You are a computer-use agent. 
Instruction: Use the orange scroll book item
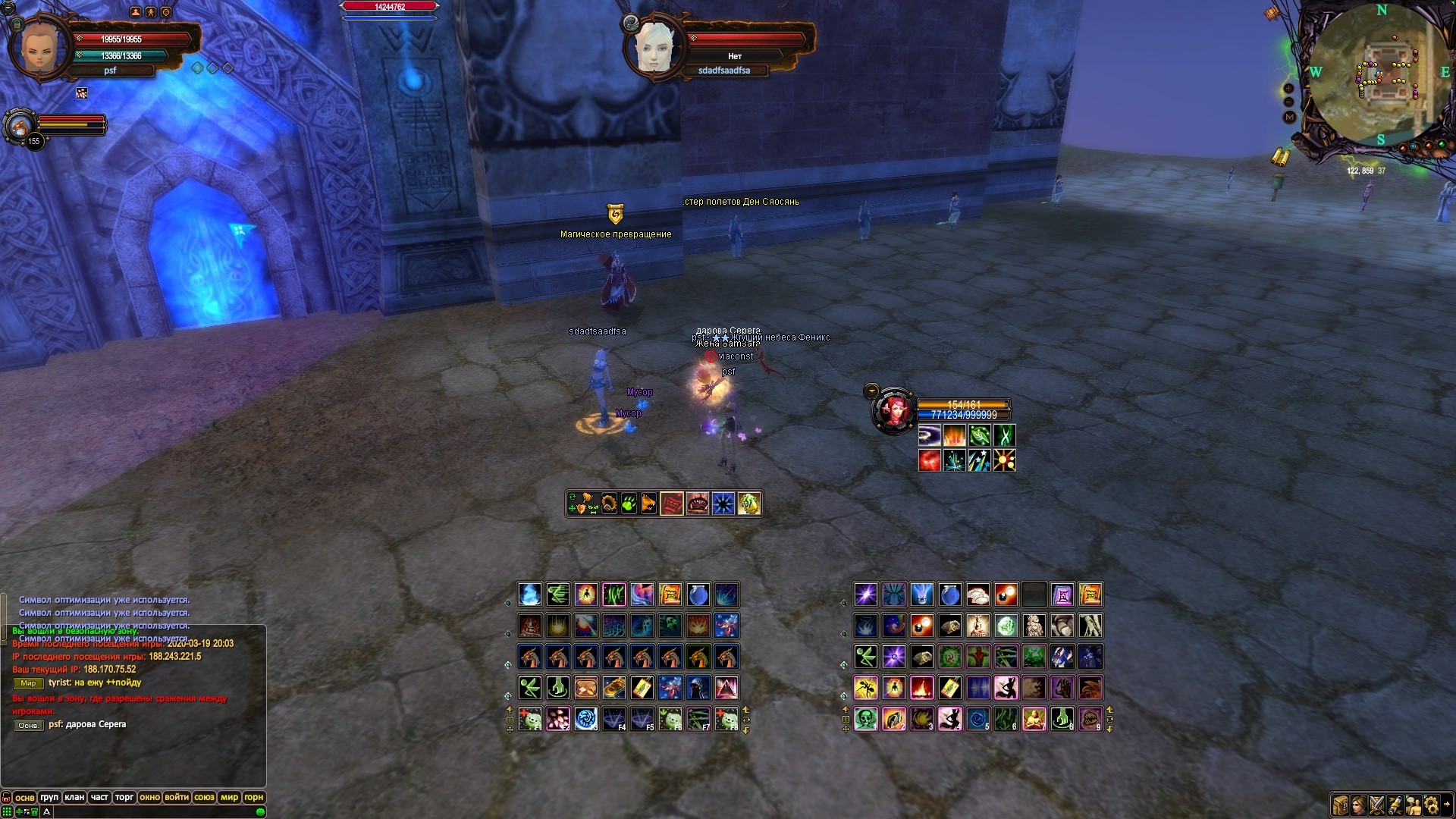670,595
